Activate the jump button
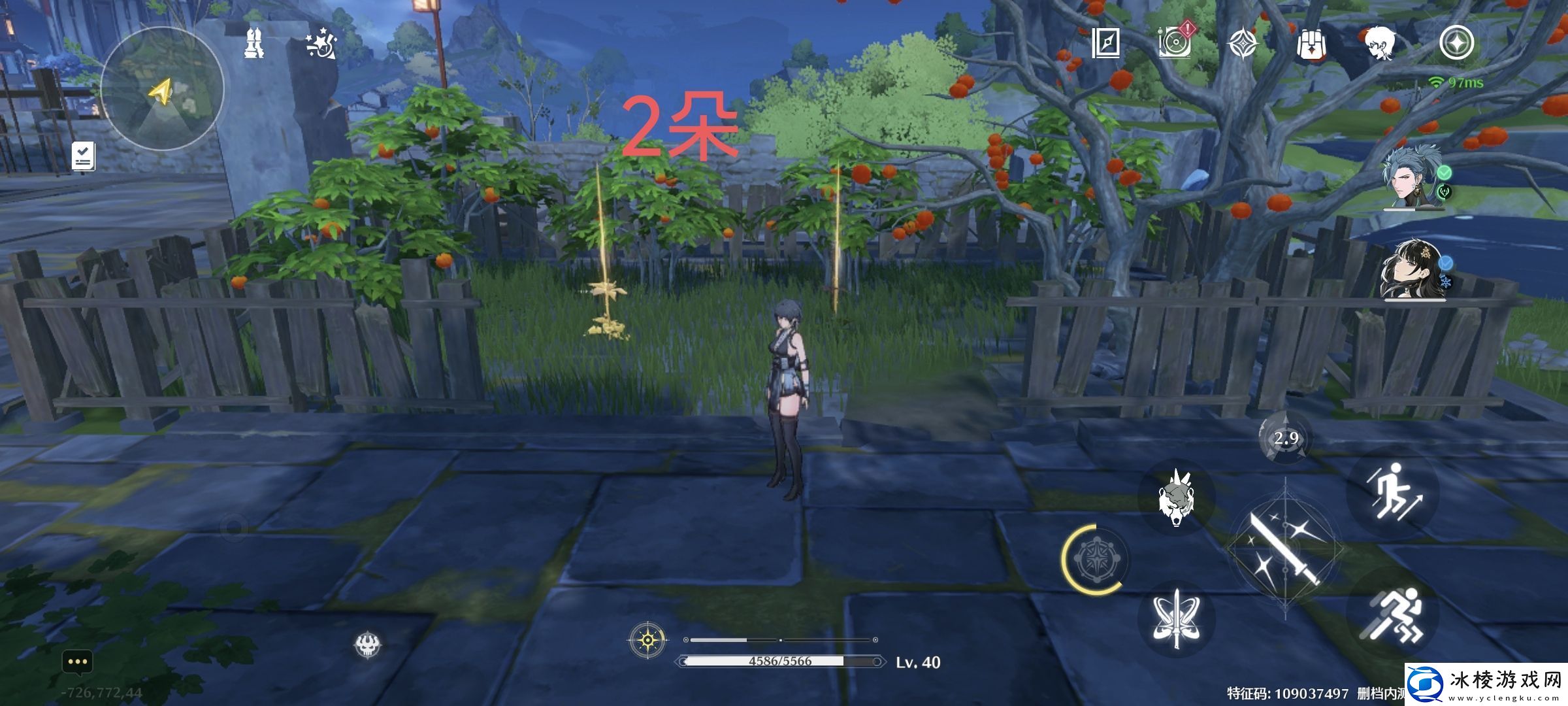 (x=1394, y=492)
